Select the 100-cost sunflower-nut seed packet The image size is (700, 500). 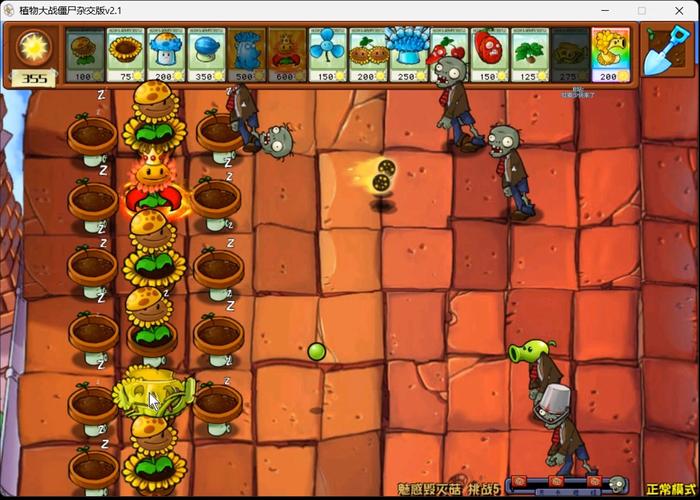pos(85,54)
